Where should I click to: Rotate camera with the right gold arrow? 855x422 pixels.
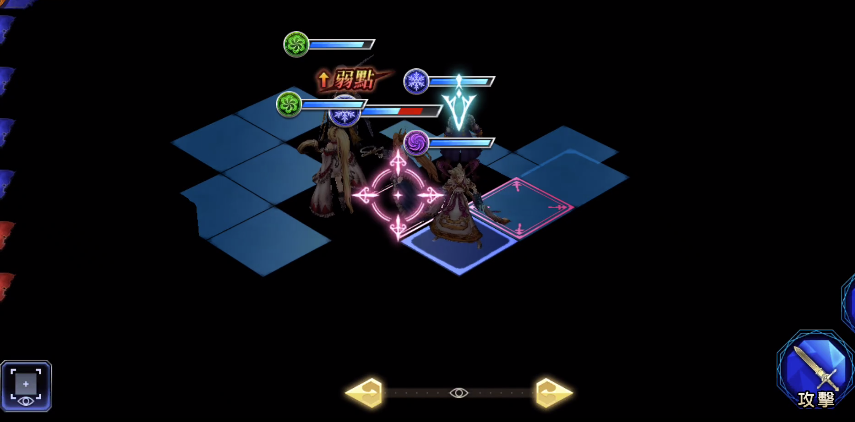[x=553, y=393]
